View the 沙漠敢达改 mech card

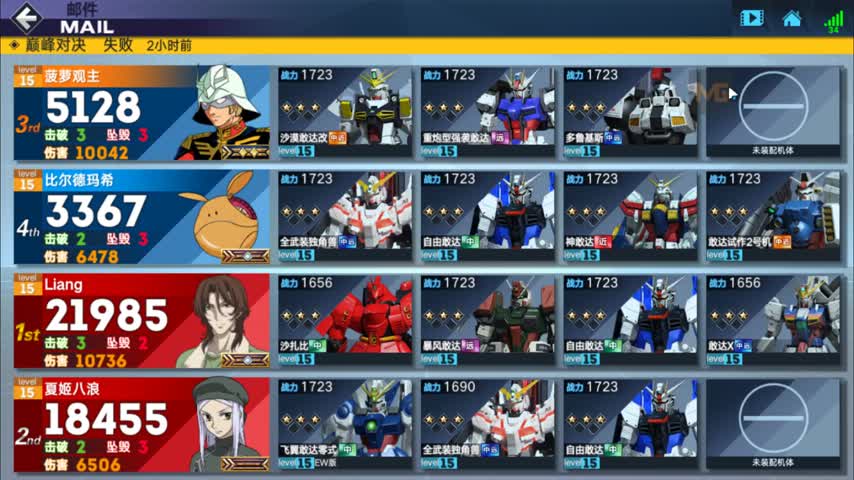point(345,112)
